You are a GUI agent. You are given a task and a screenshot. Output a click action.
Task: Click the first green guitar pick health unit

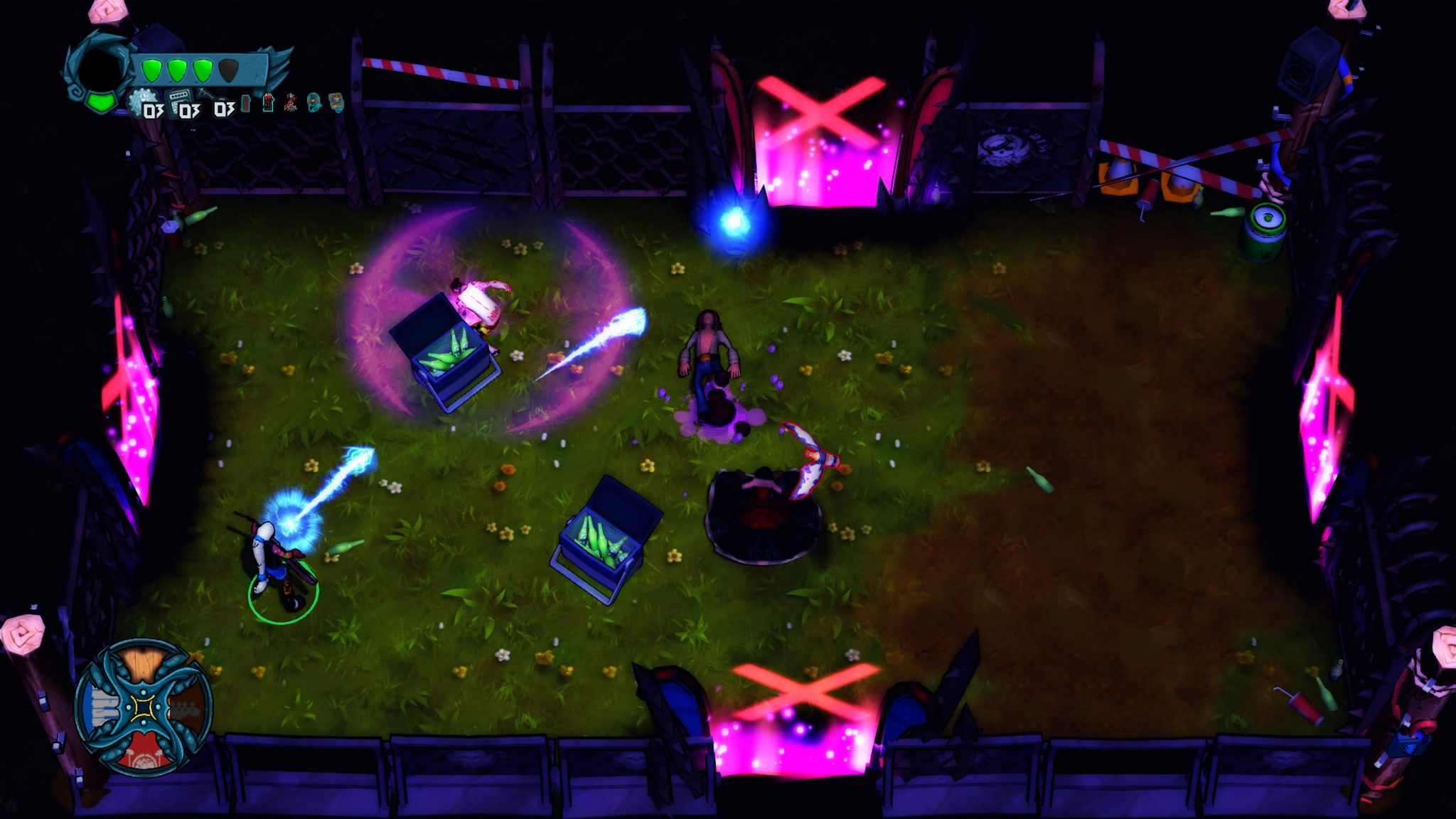coord(153,69)
